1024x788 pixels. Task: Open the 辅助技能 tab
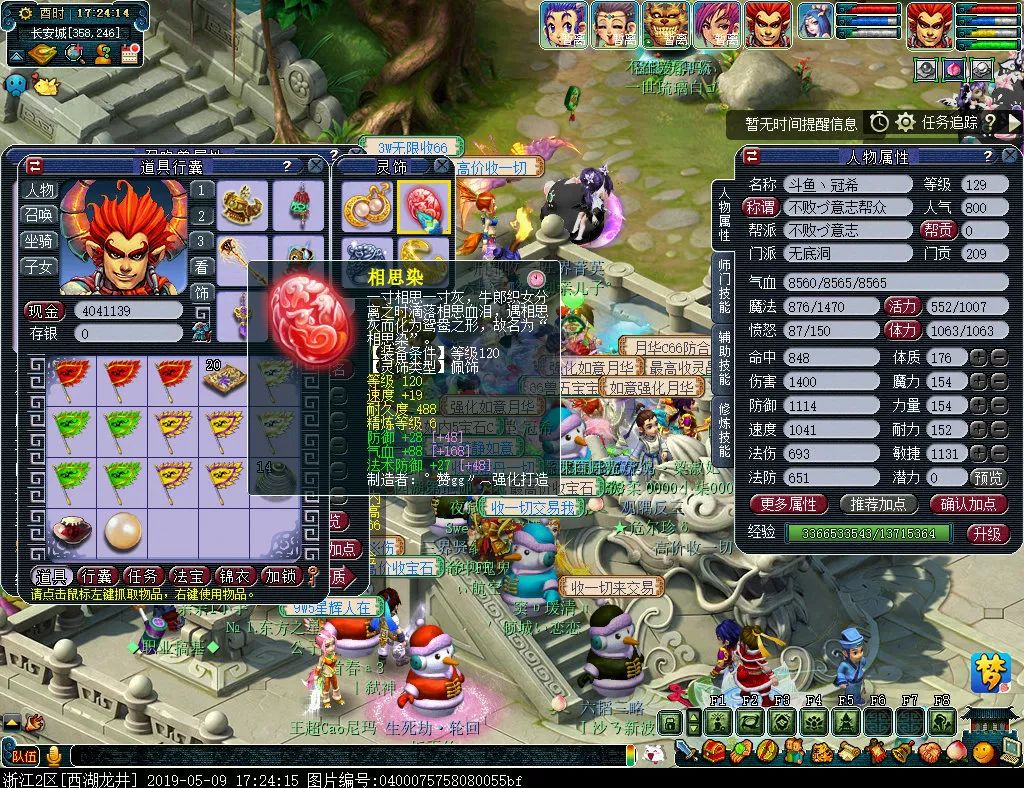click(724, 358)
